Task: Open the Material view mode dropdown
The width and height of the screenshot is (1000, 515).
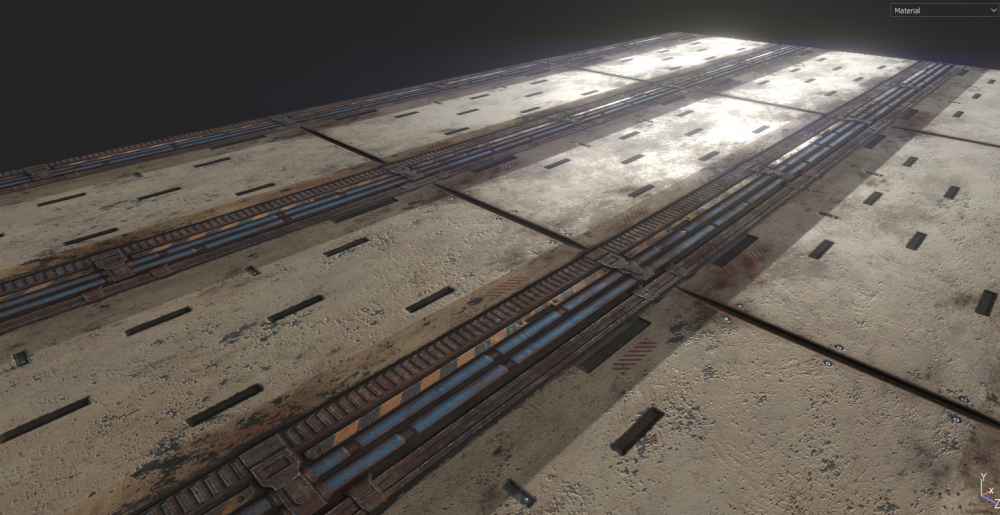Action: pos(944,10)
